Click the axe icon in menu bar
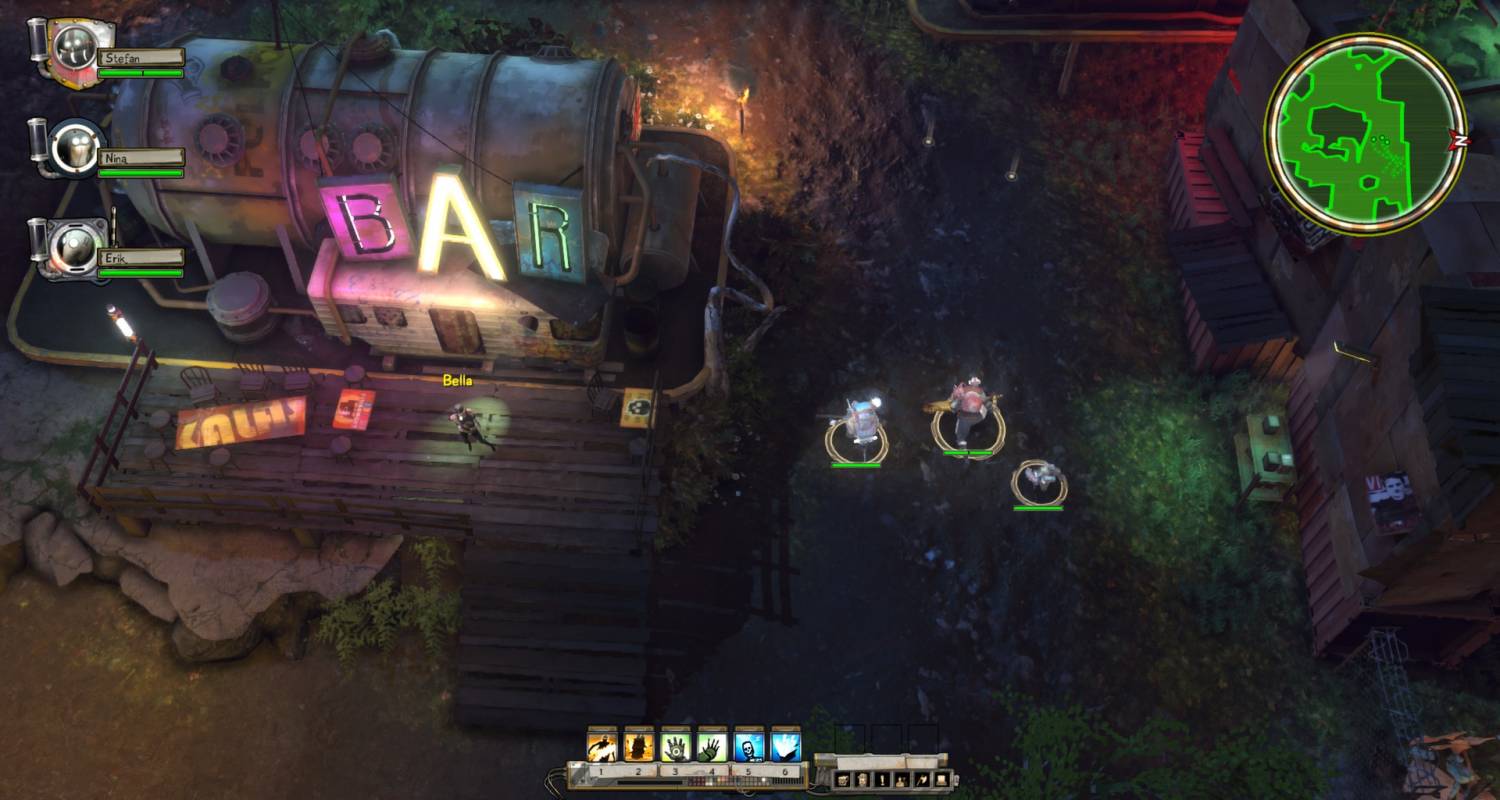The width and height of the screenshot is (1500, 800). click(922, 779)
